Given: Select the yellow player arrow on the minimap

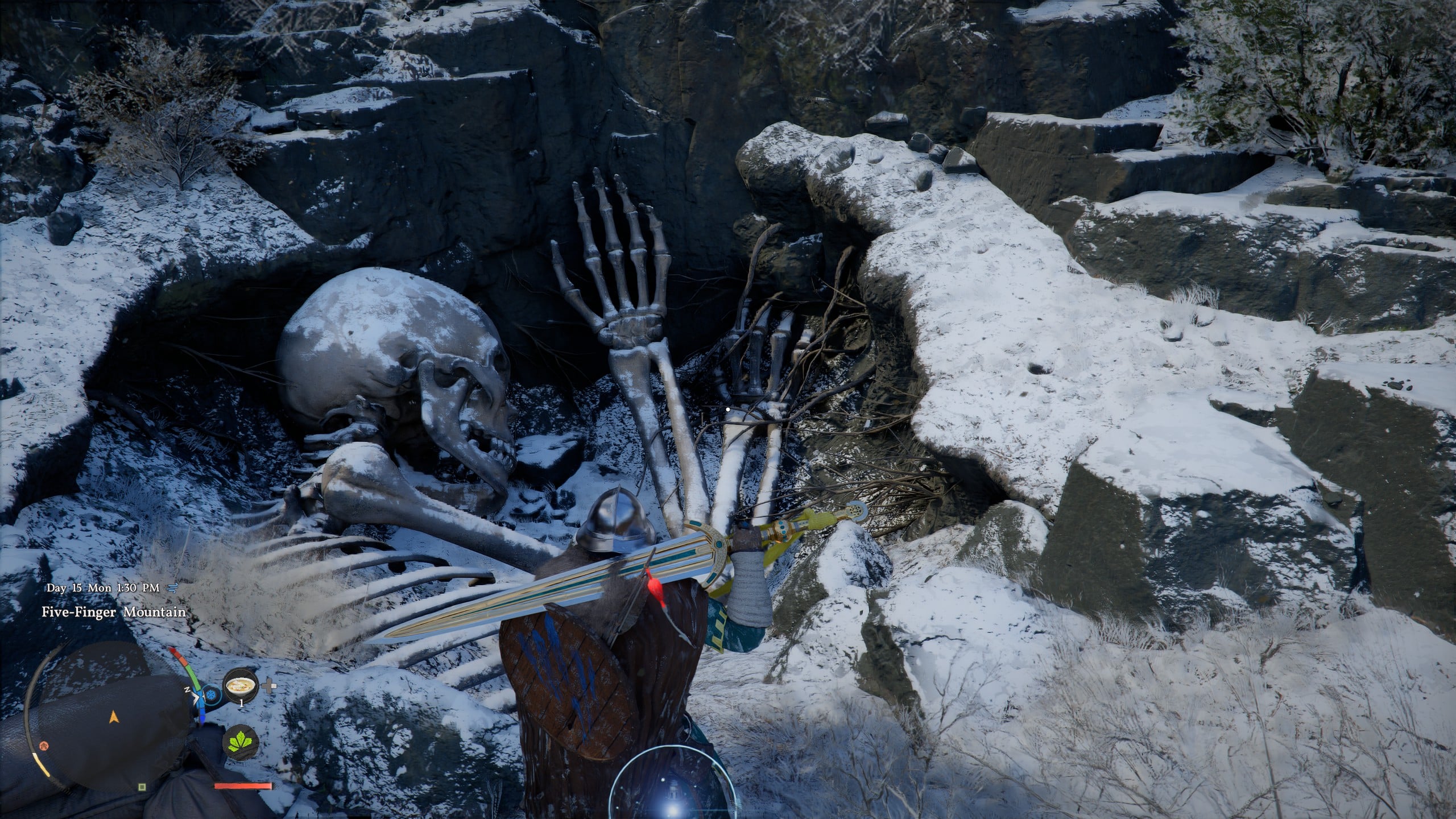Looking at the screenshot, I should 114,717.
